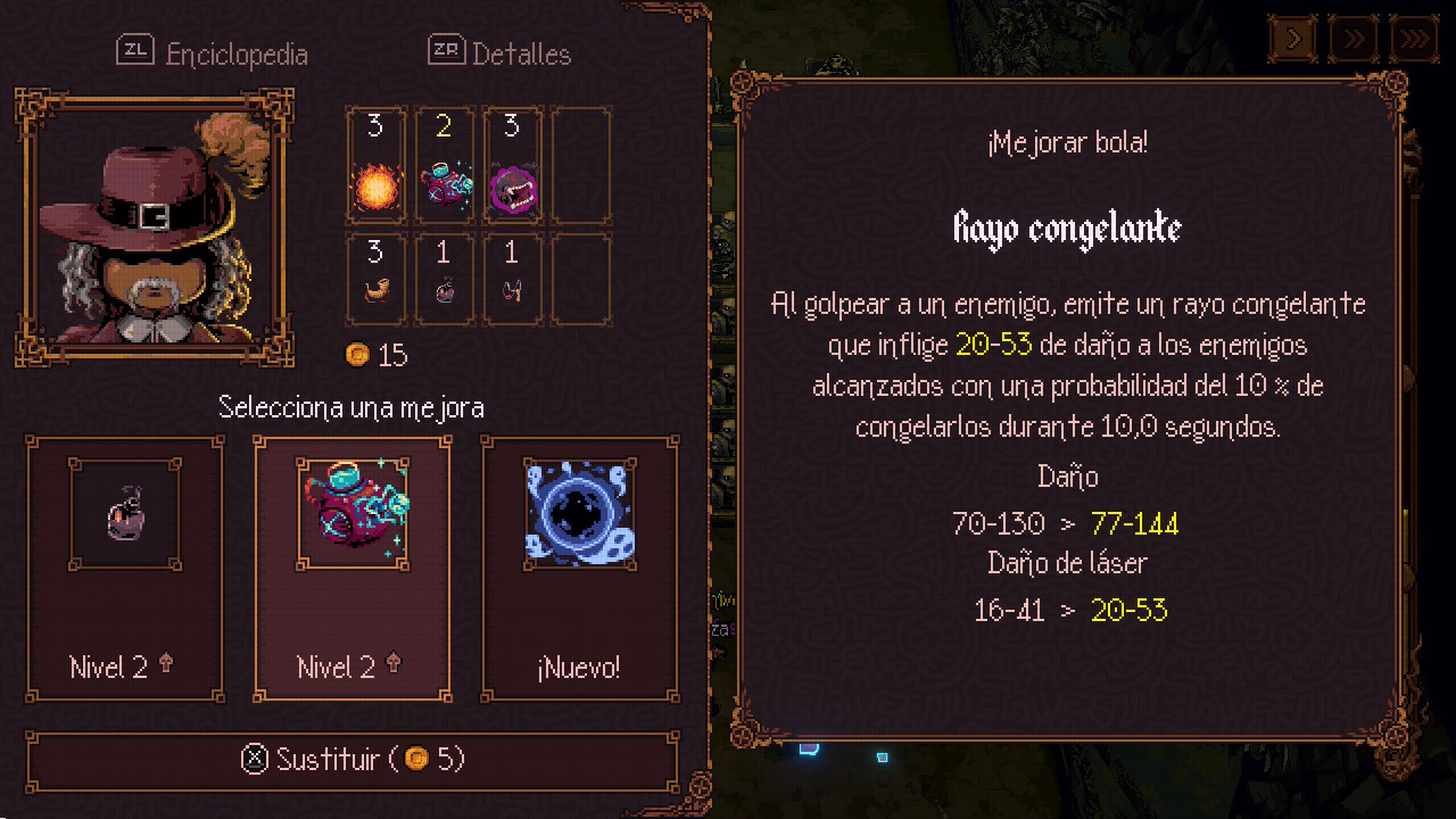The width and height of the screenshot is (1456, 819).
Task: Open the Enciclopedia tab
Action: [x=212, y=54]
